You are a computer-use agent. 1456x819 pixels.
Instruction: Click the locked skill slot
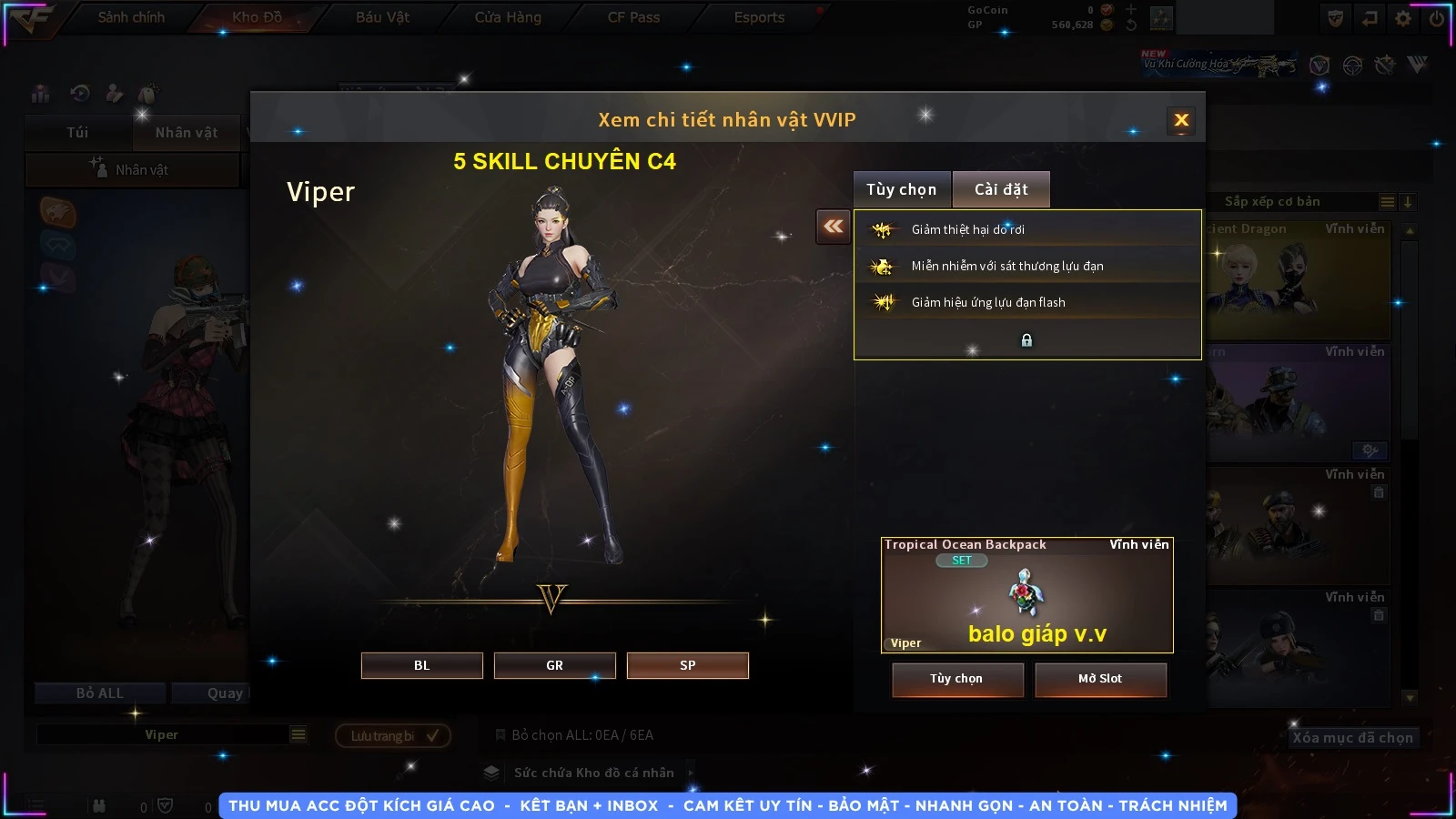[x=1026, y=340]
